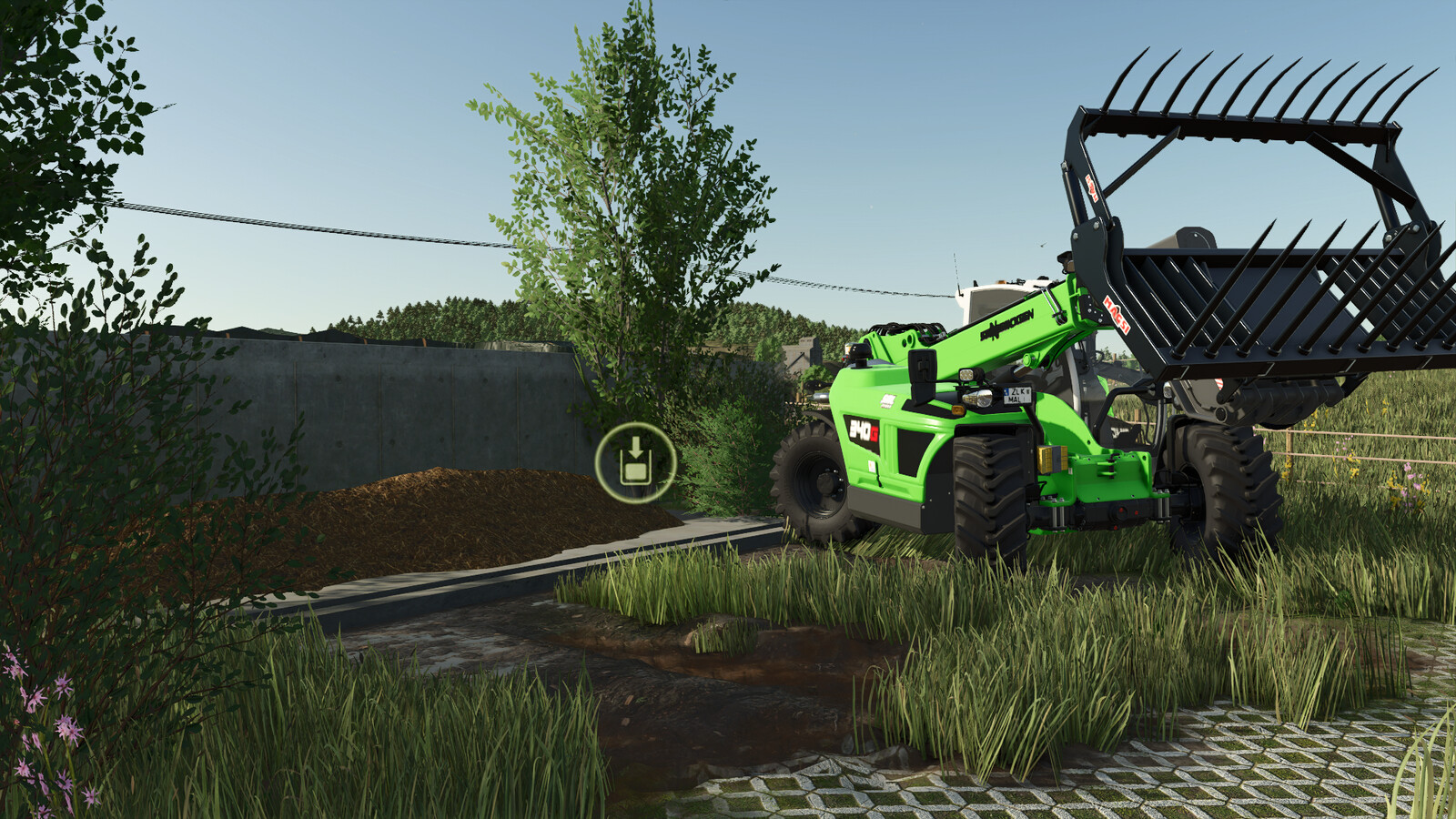Select the Magsi logo on the fork frame
Screen dimensions: 1456x819
[1117, 314]
